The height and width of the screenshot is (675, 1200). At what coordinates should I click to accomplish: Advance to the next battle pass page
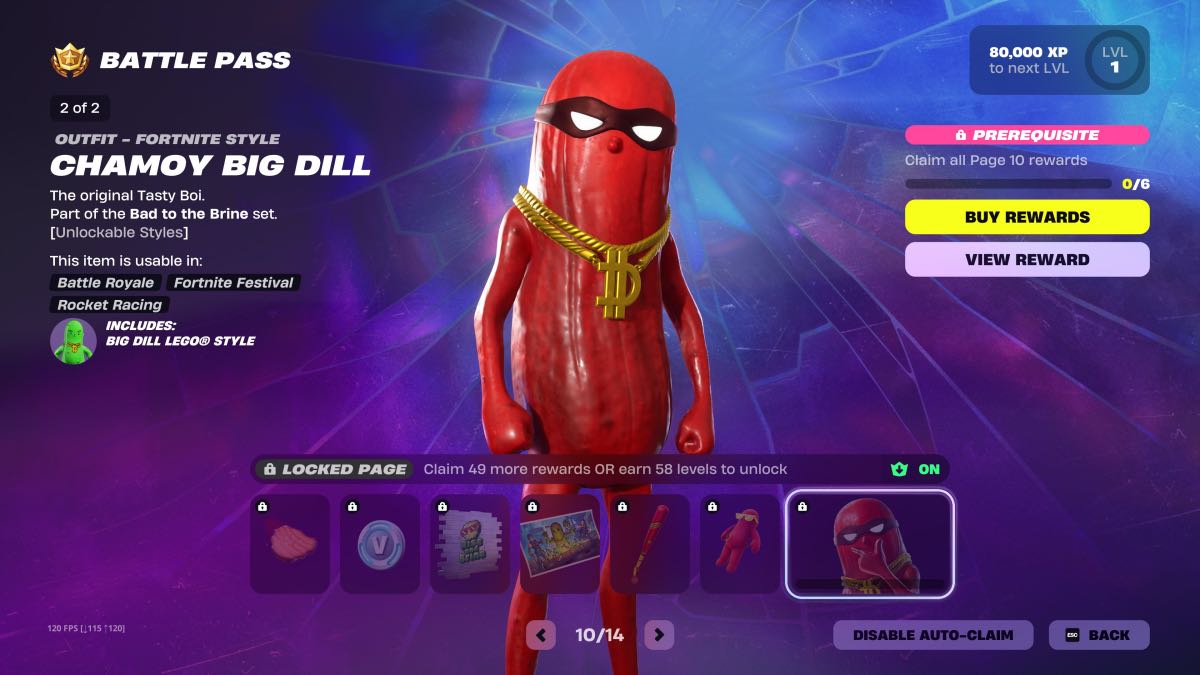(658, 635)
